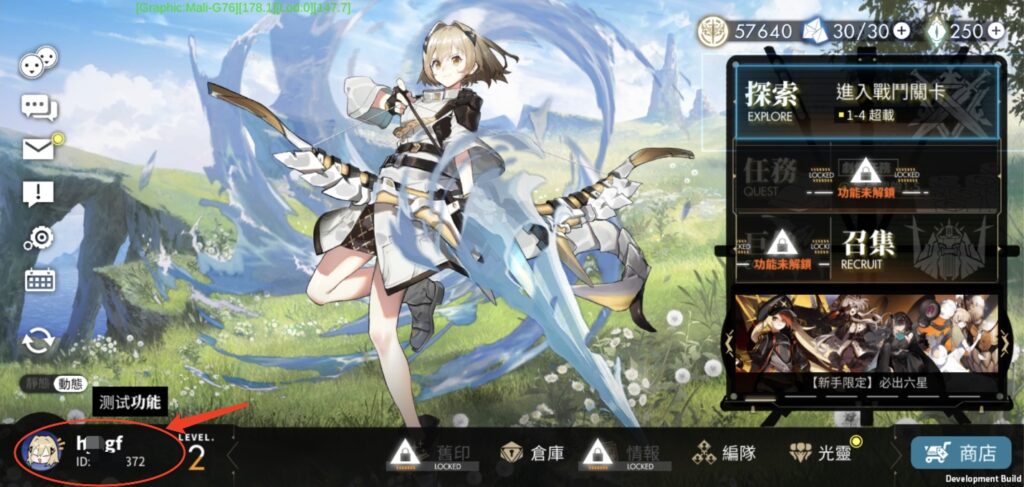Open the calendar events icon

tap(40, 280)
